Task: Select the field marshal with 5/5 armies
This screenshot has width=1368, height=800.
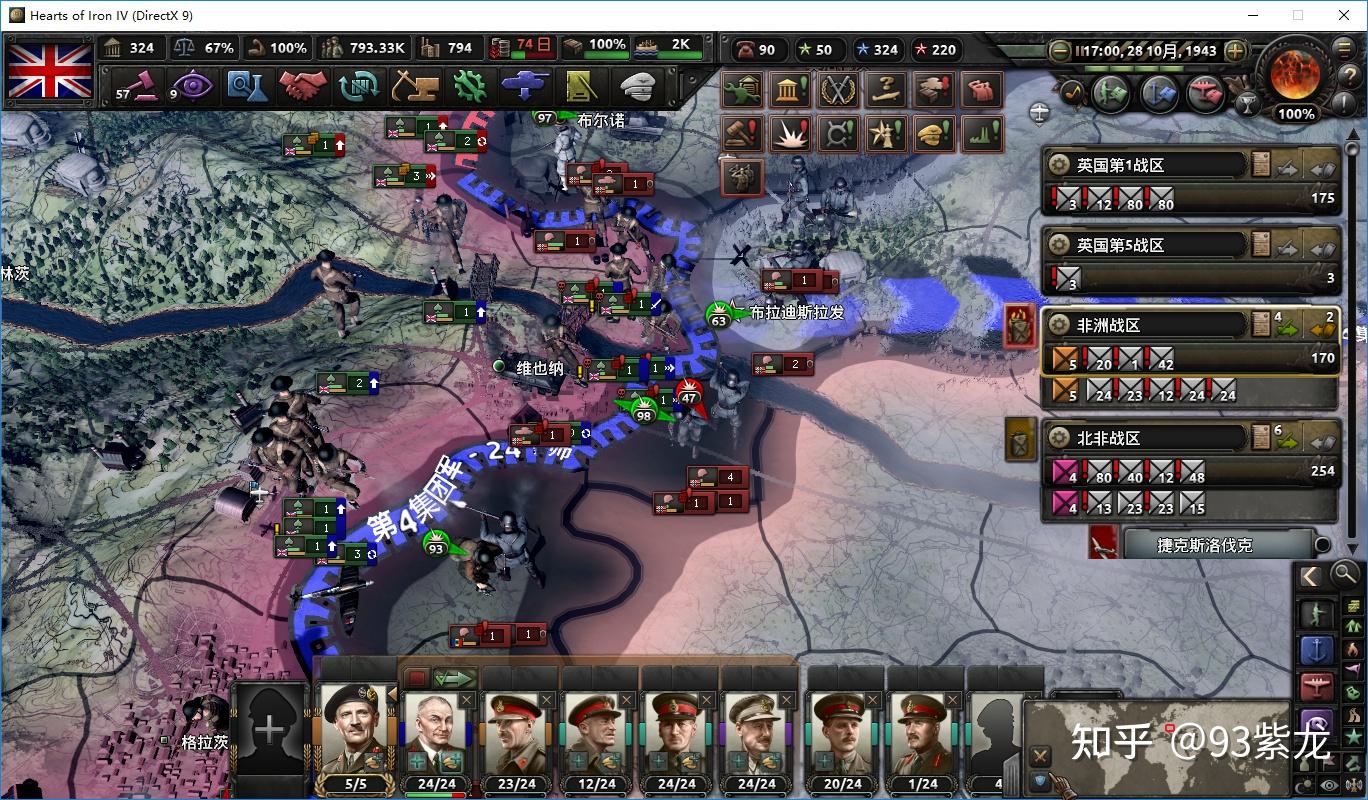Action: 356,732
